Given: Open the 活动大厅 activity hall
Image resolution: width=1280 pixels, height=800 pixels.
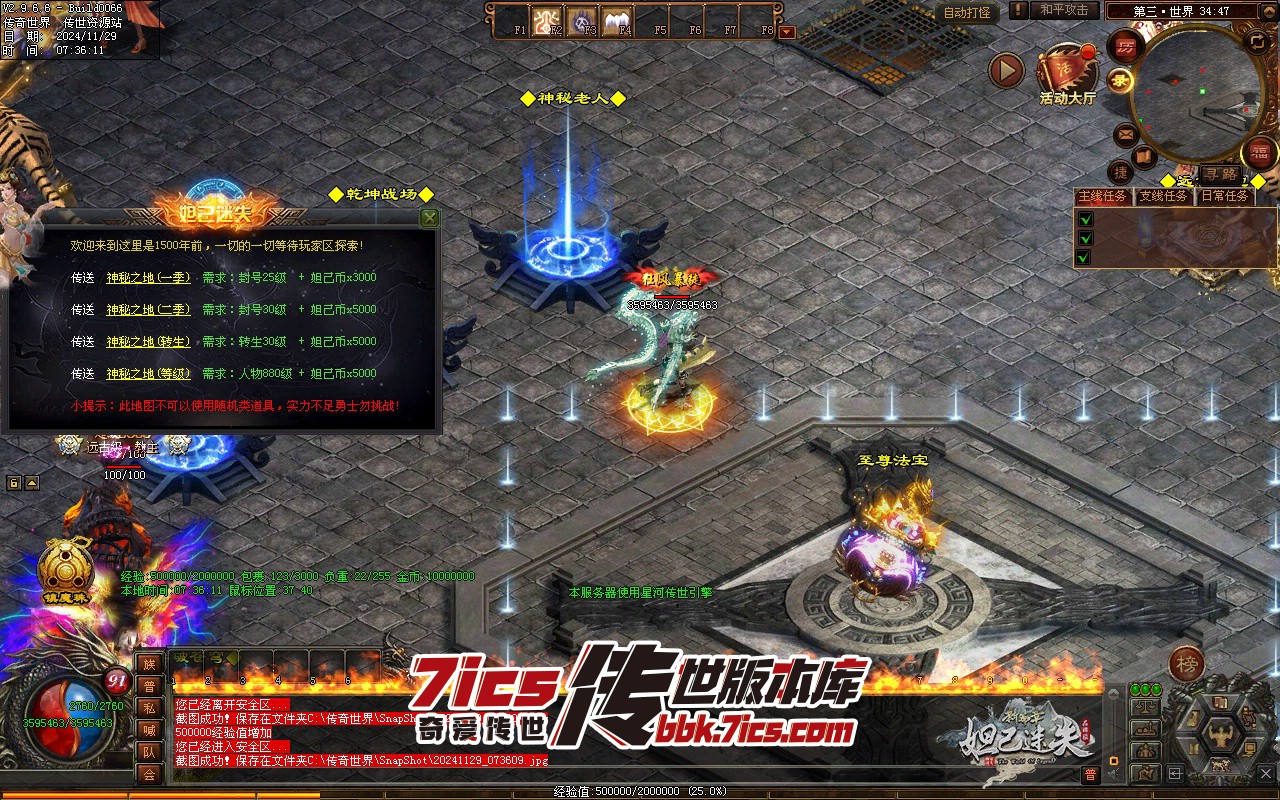Looking at the screenshot, I should click(1066, 72).
